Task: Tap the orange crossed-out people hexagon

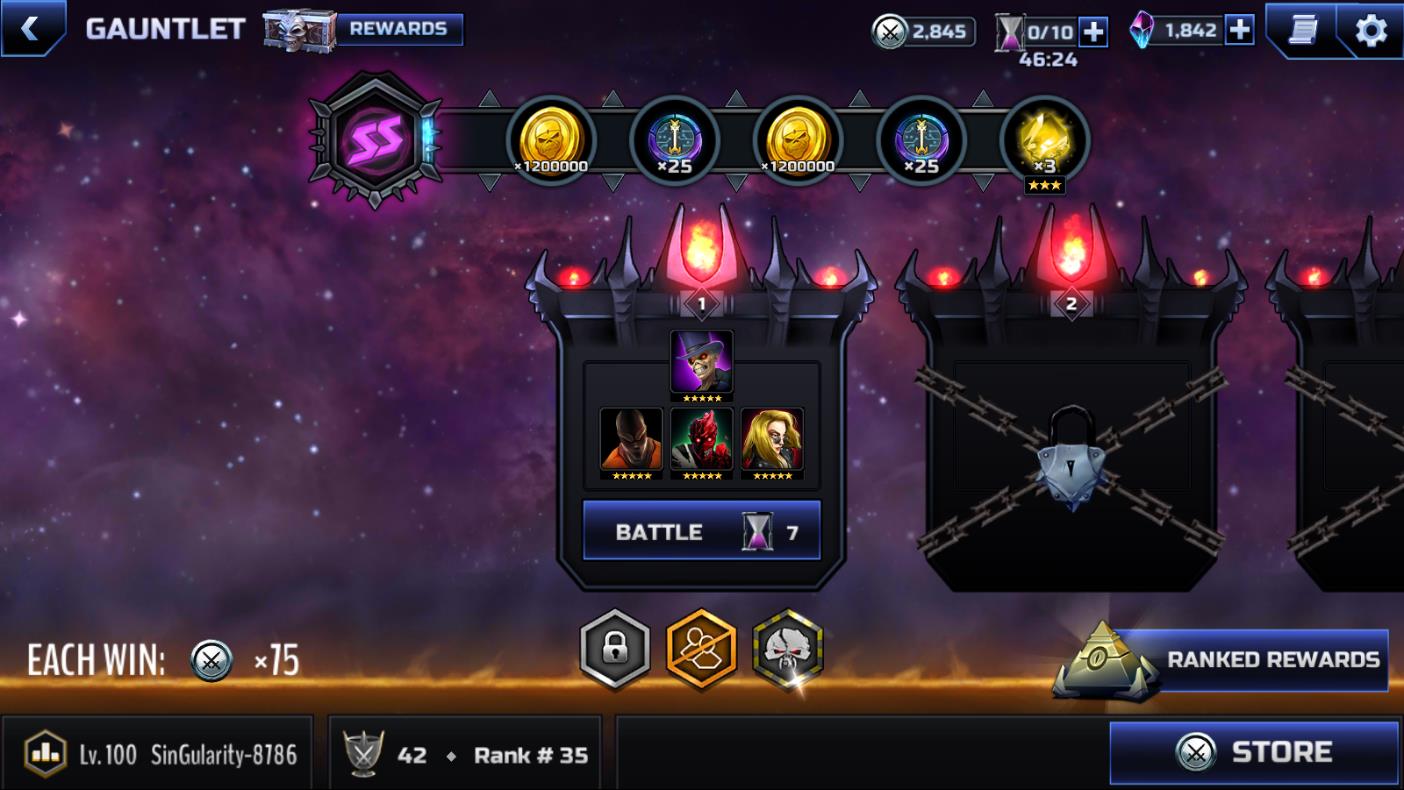Action: pos(701,650)
